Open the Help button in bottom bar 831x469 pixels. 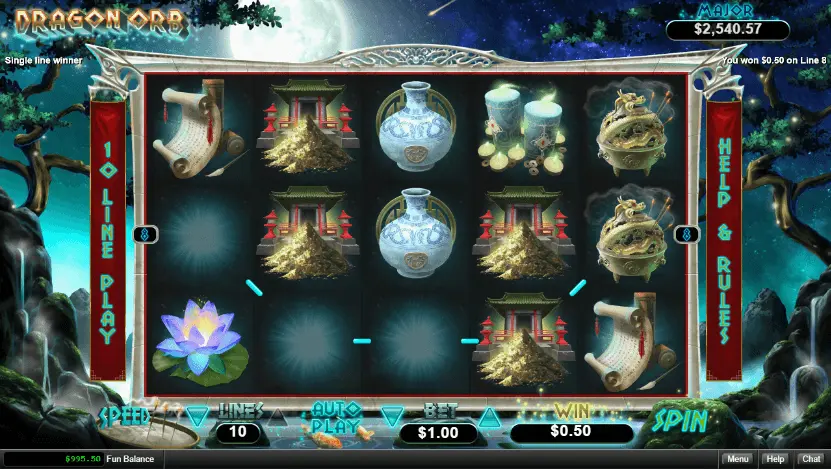(x=774, y=459)
